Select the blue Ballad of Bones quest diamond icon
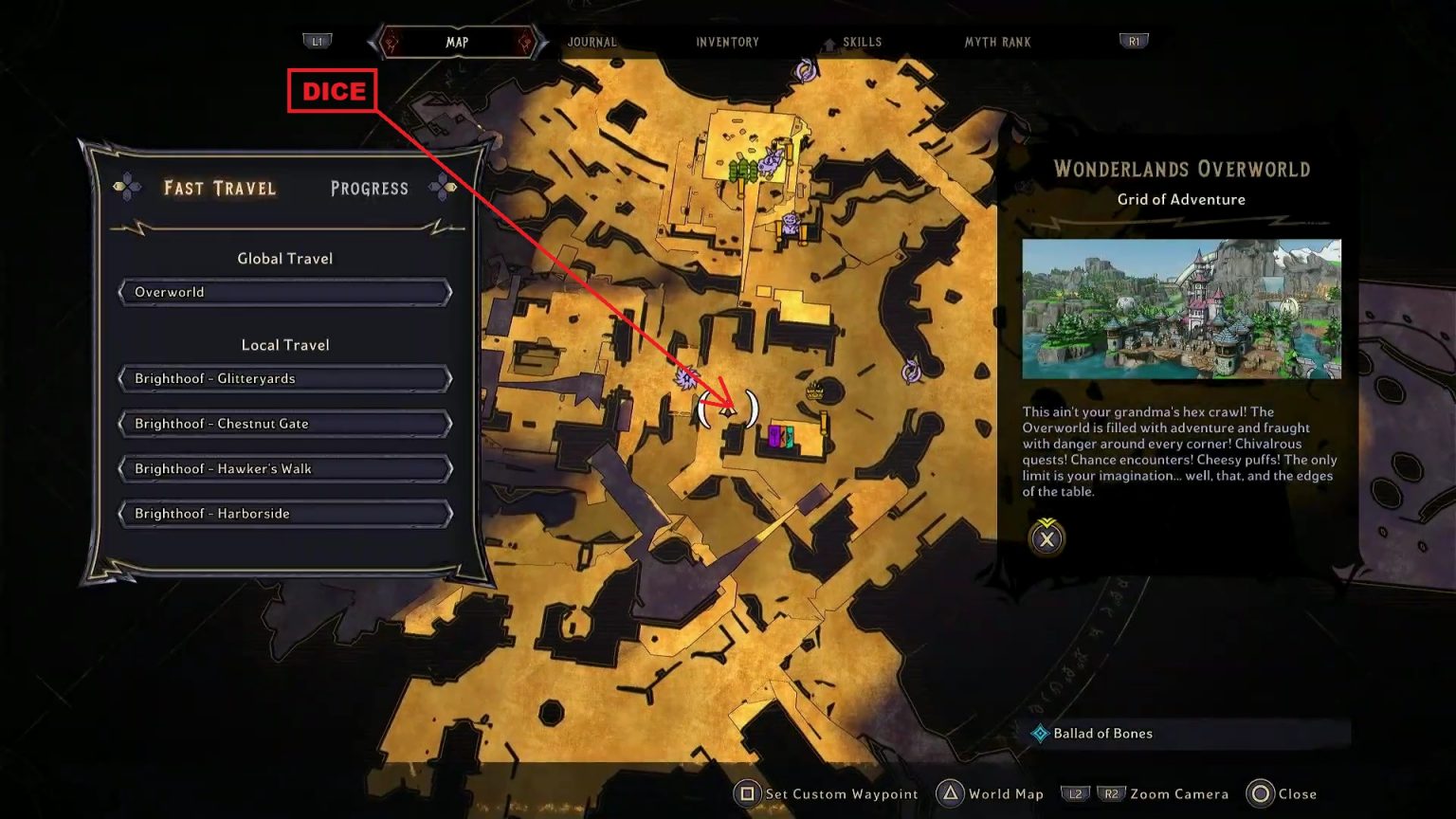This screenshot has height=819, width=1456. (1040, 733)
